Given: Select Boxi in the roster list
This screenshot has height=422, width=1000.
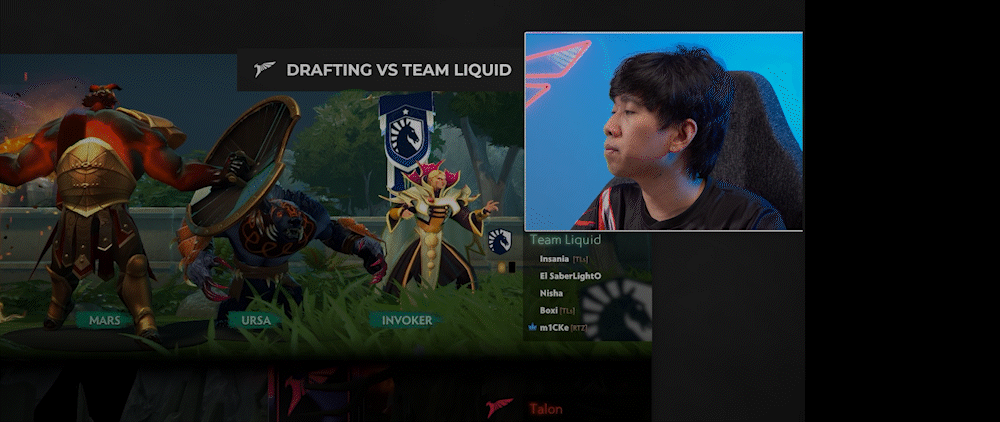Looking at the screenshot, I should click(548, 310).
